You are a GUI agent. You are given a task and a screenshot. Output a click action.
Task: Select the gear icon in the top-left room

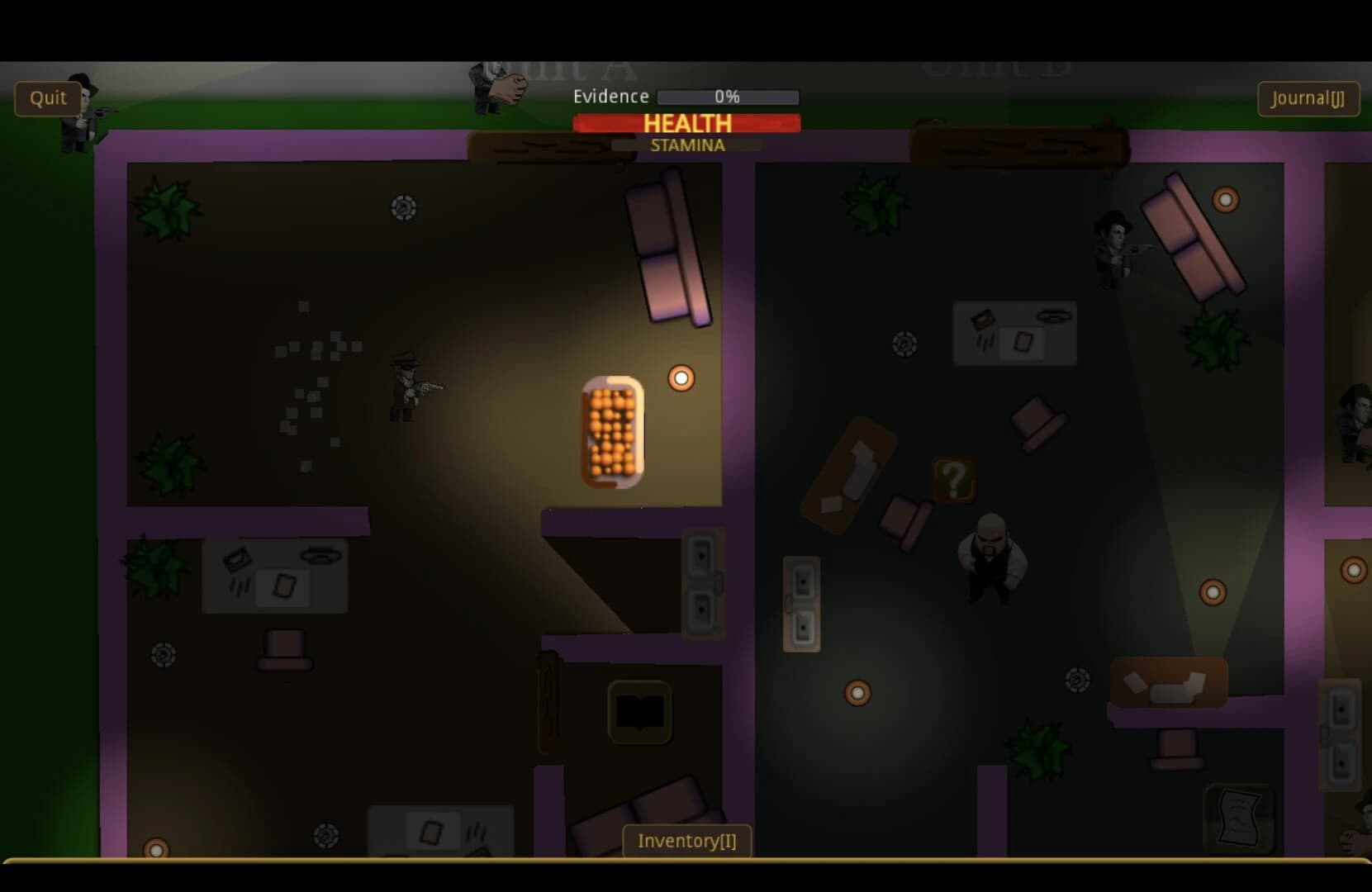402,209
